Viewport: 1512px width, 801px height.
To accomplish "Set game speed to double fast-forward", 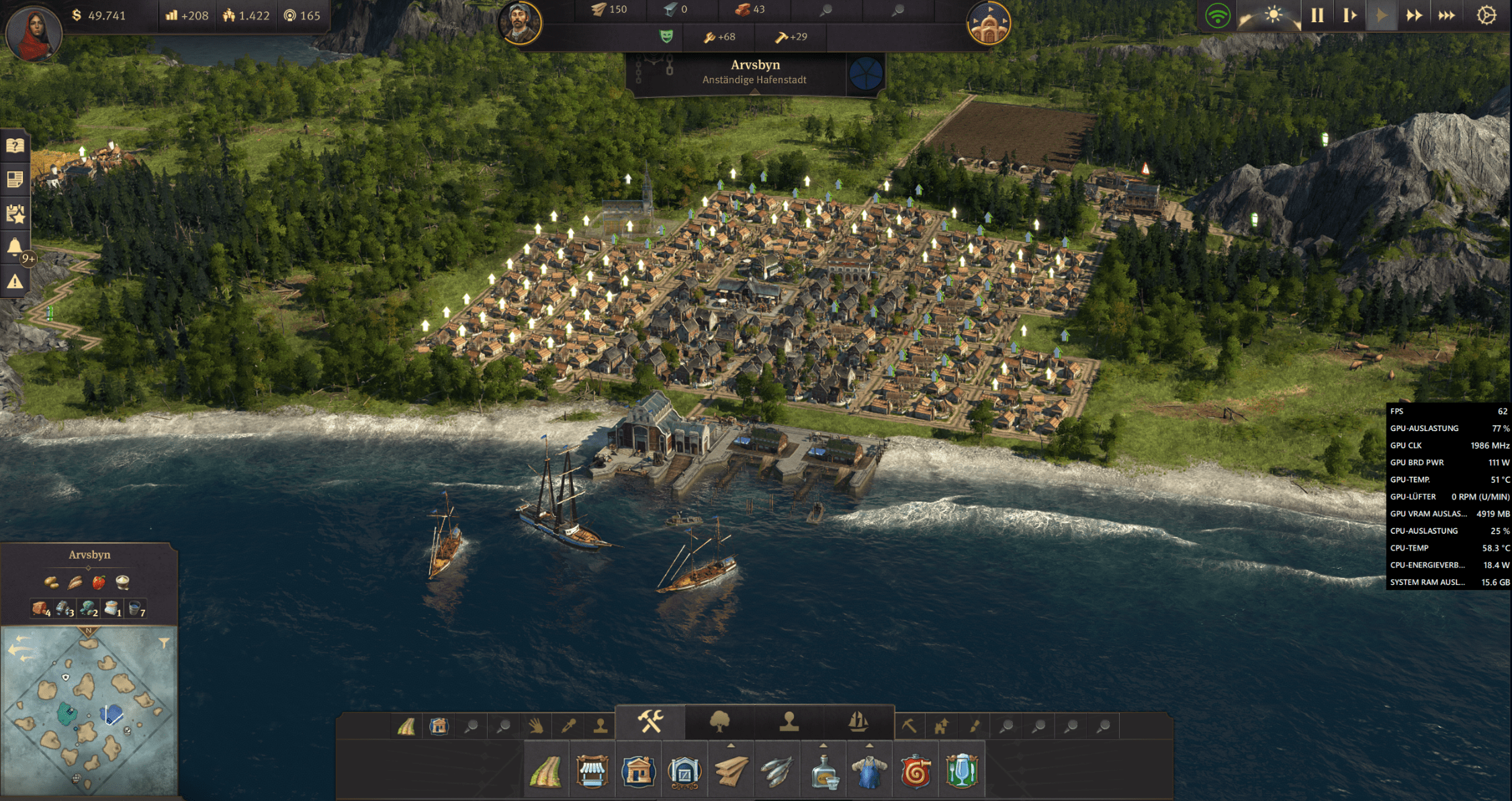I will click(x=1414, y=15).
